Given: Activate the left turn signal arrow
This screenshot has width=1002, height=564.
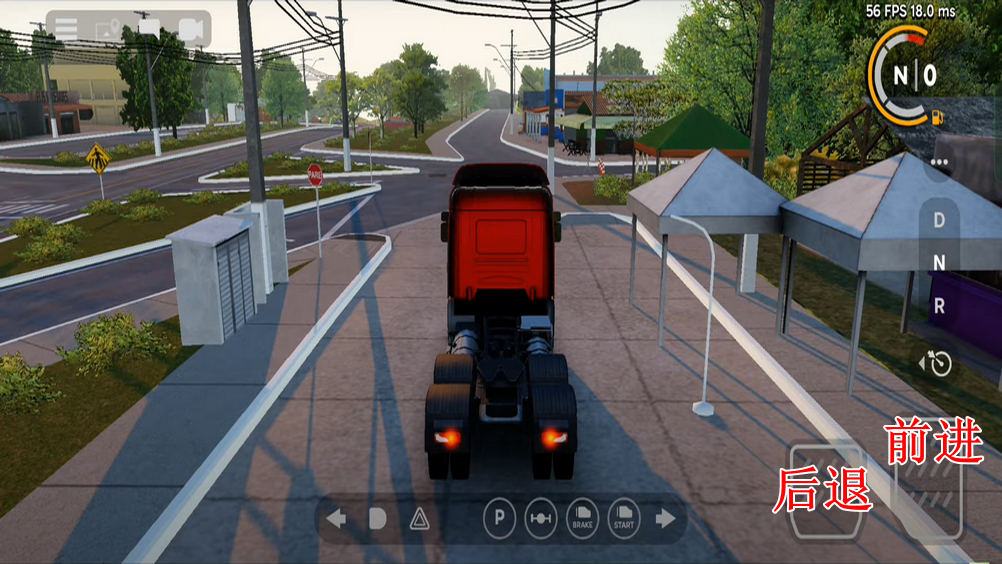Looking at the screenshot, I should [x=336, y=518].
